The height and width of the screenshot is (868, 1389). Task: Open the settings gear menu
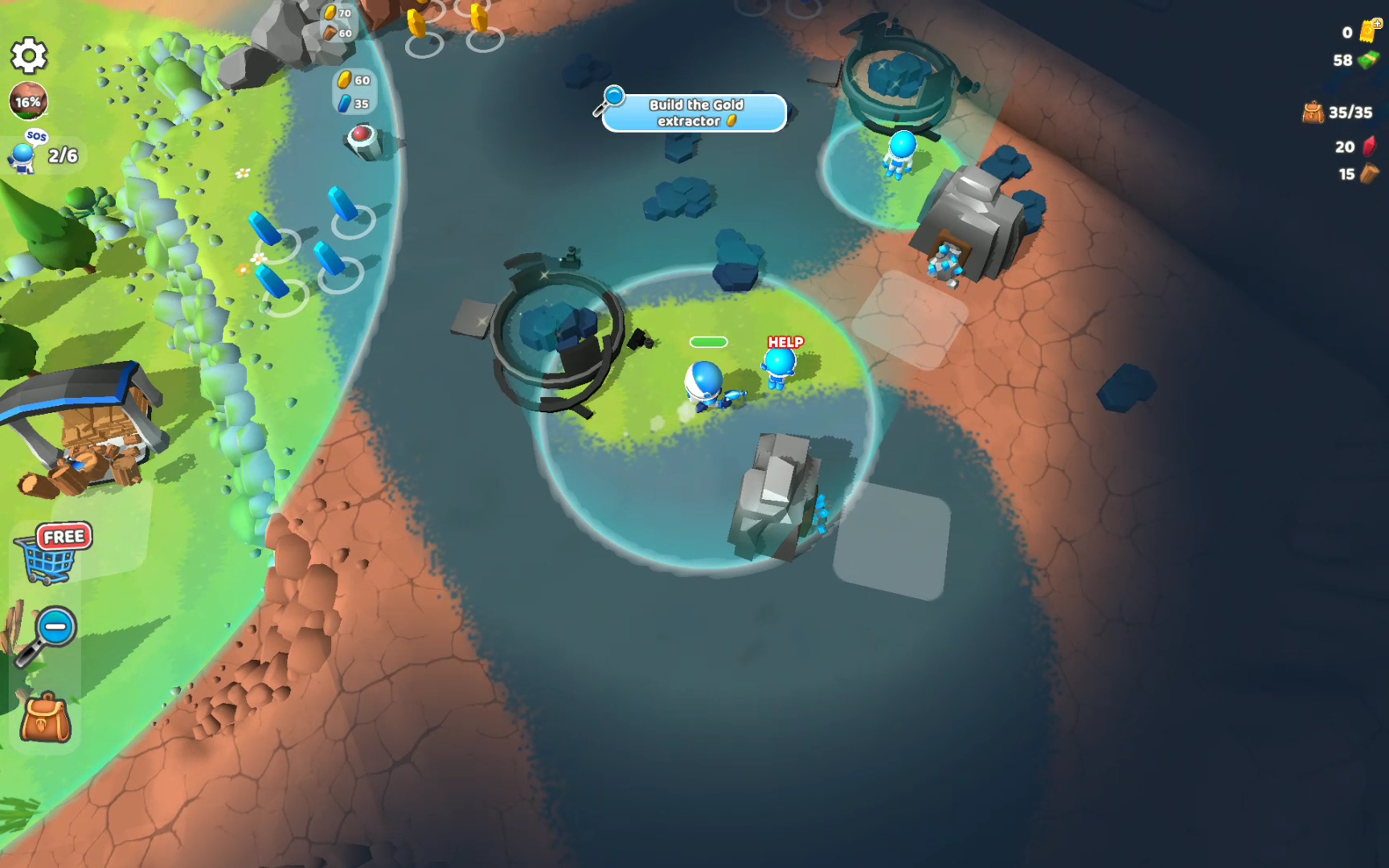(29, 56)
